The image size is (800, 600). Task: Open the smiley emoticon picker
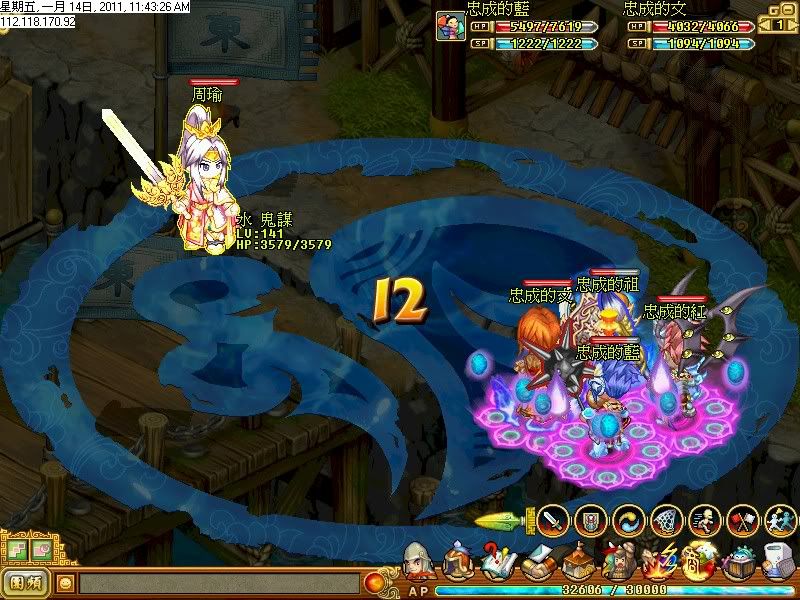[66, 583]
